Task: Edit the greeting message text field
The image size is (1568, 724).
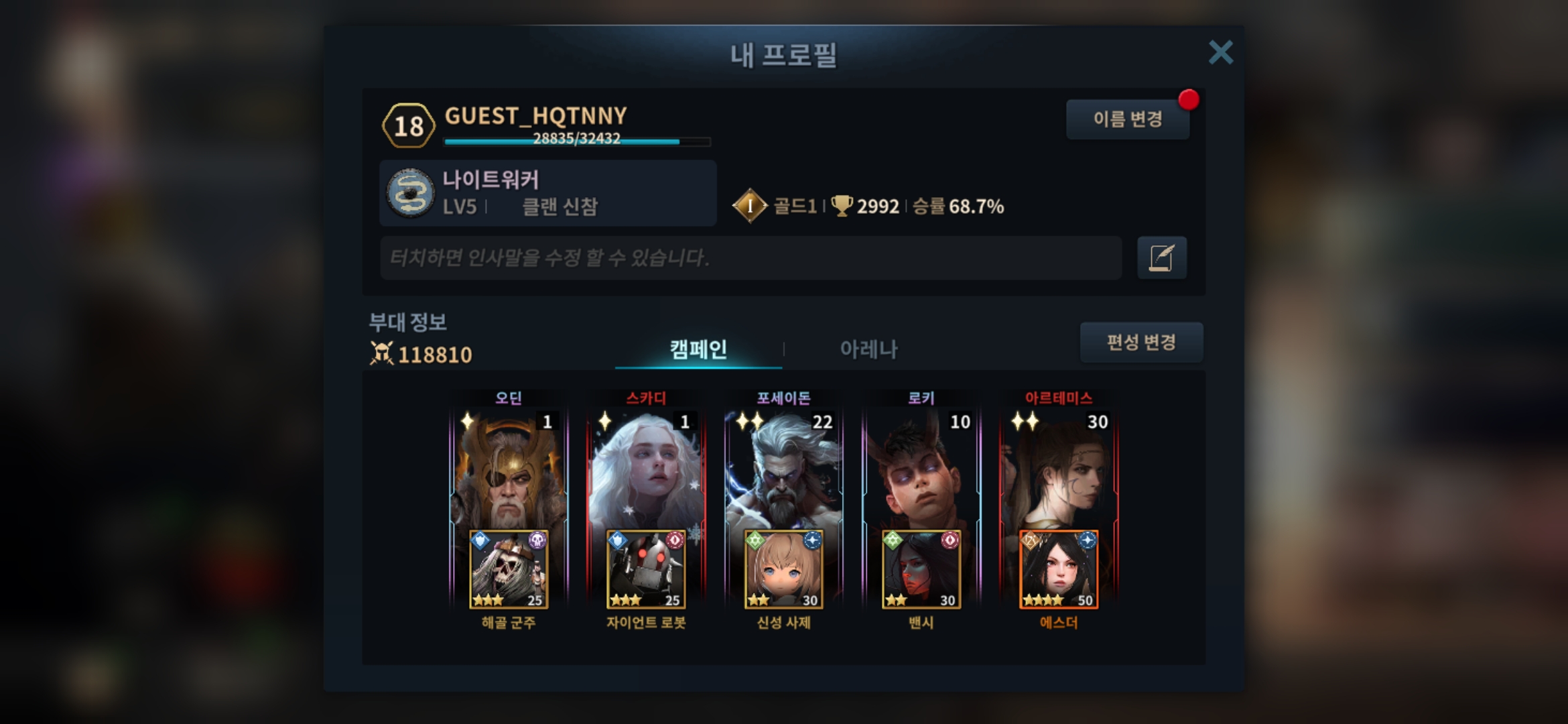Action: coord(750,257)
